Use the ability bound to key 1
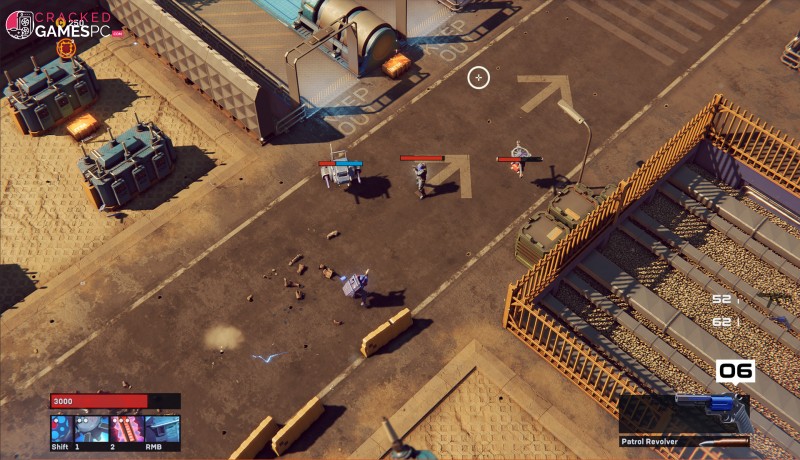The width and height of the screenshot is (800, 460). 93,428
